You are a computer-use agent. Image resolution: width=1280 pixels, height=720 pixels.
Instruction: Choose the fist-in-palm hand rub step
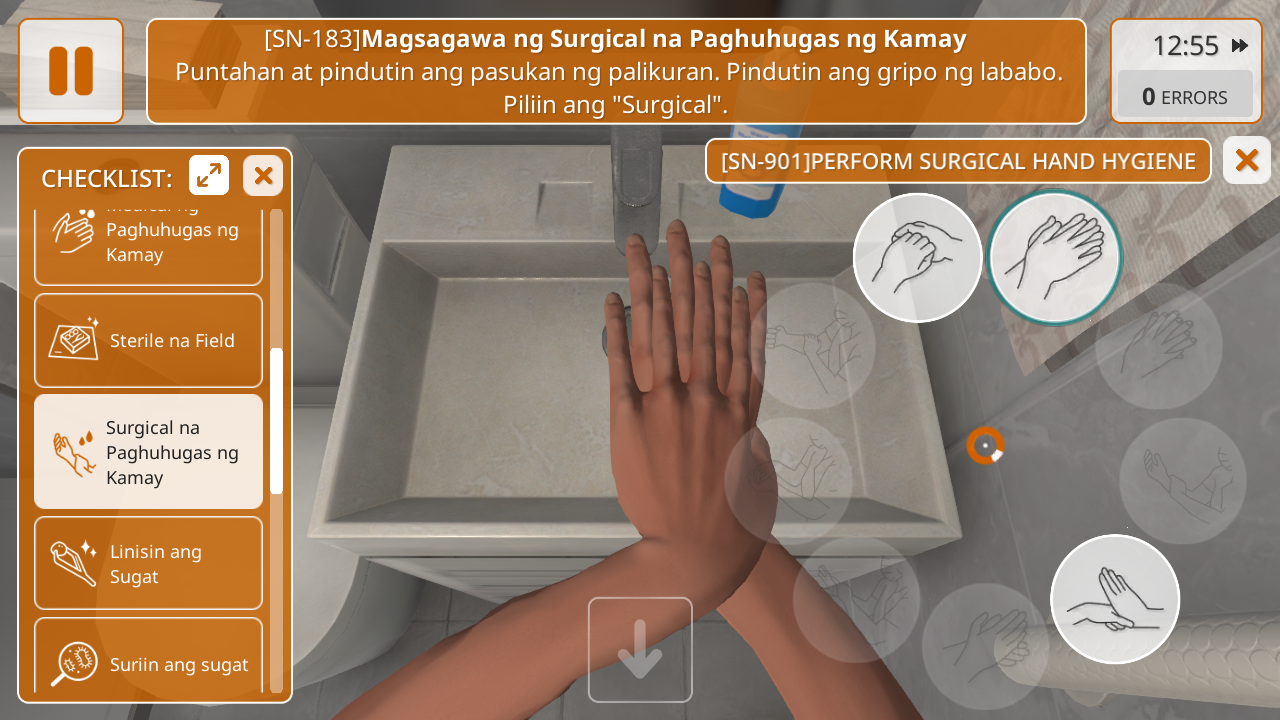(917, 258)
